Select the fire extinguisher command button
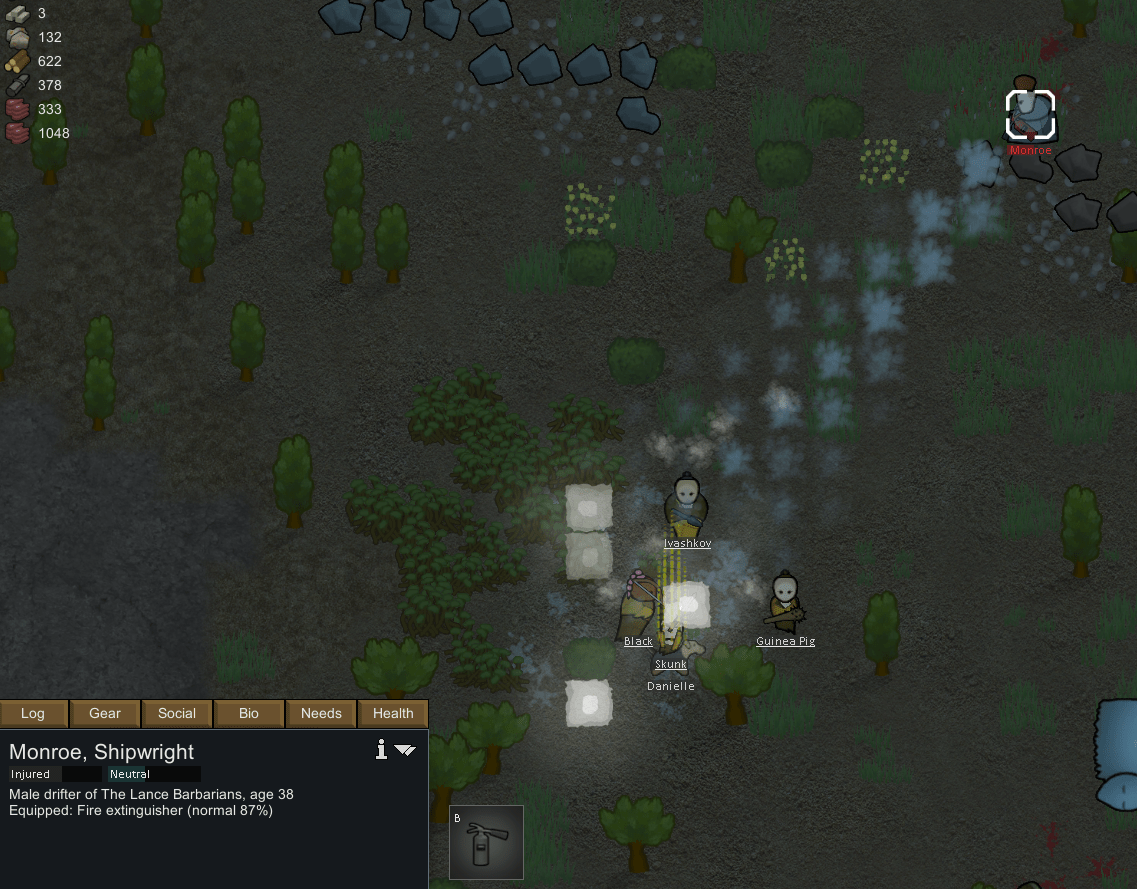 coord(486,842)
